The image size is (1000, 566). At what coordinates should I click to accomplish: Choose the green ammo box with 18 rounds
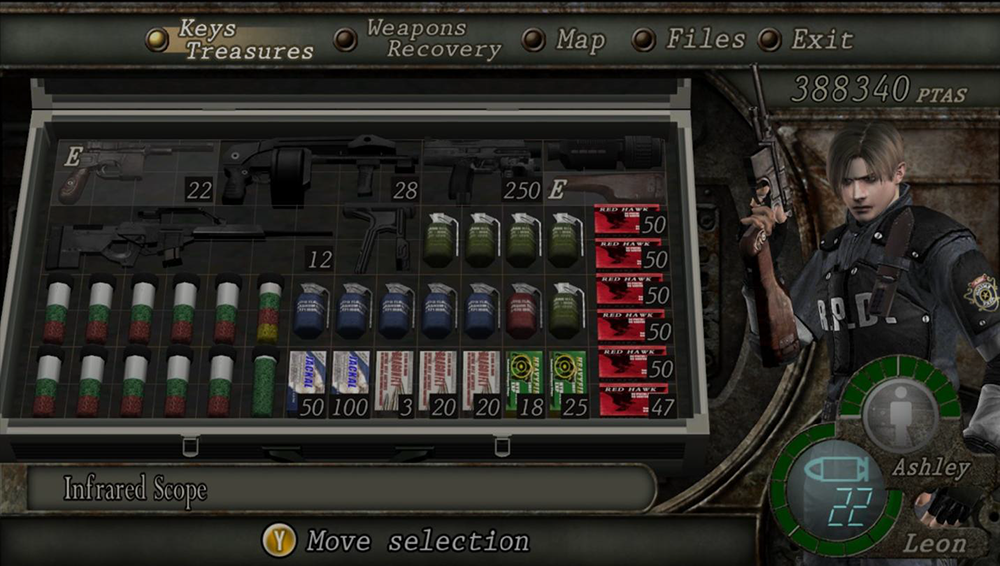click(x=525, y=383)
